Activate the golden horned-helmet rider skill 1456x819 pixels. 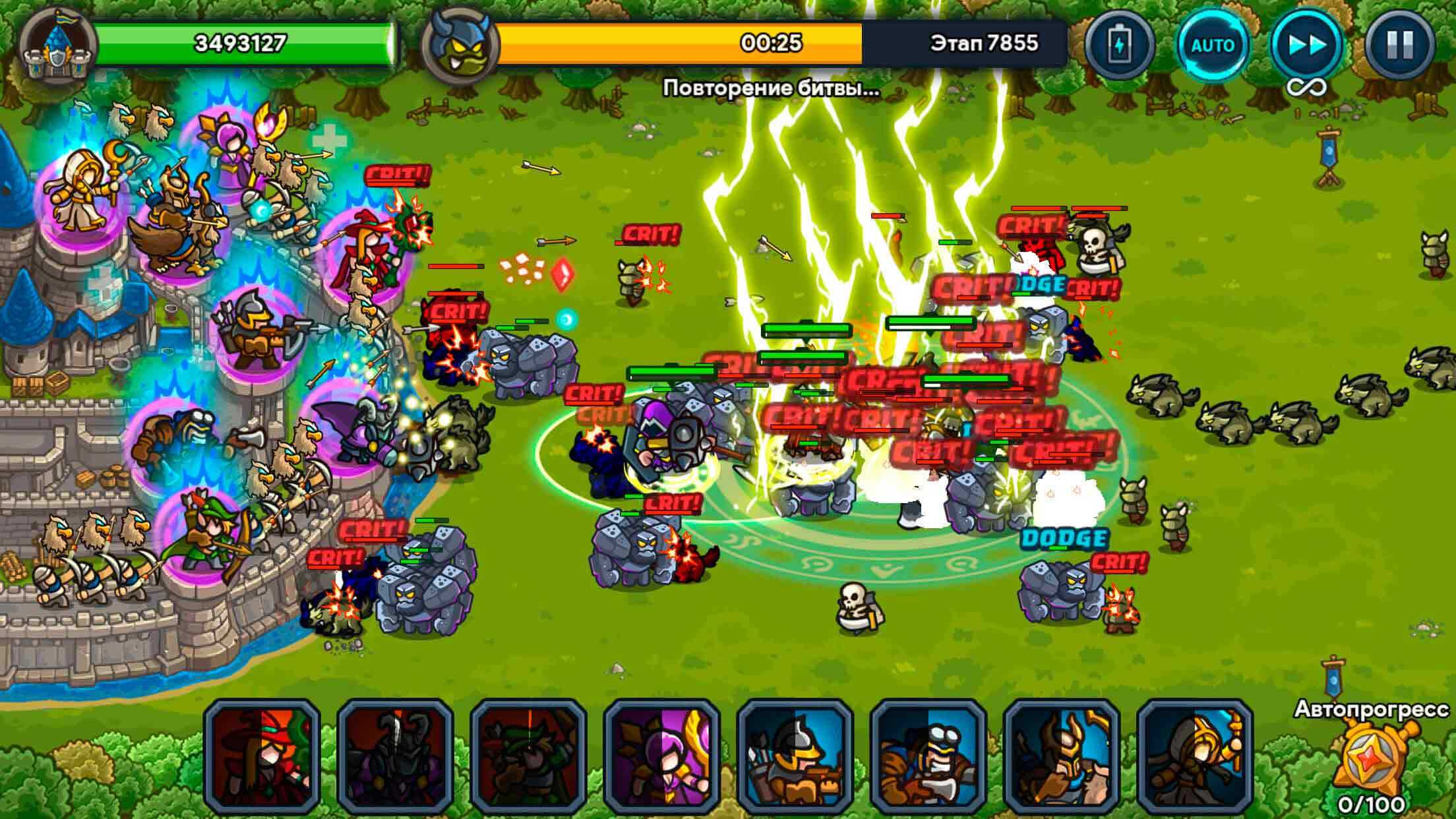click(x=1062, y=756)
